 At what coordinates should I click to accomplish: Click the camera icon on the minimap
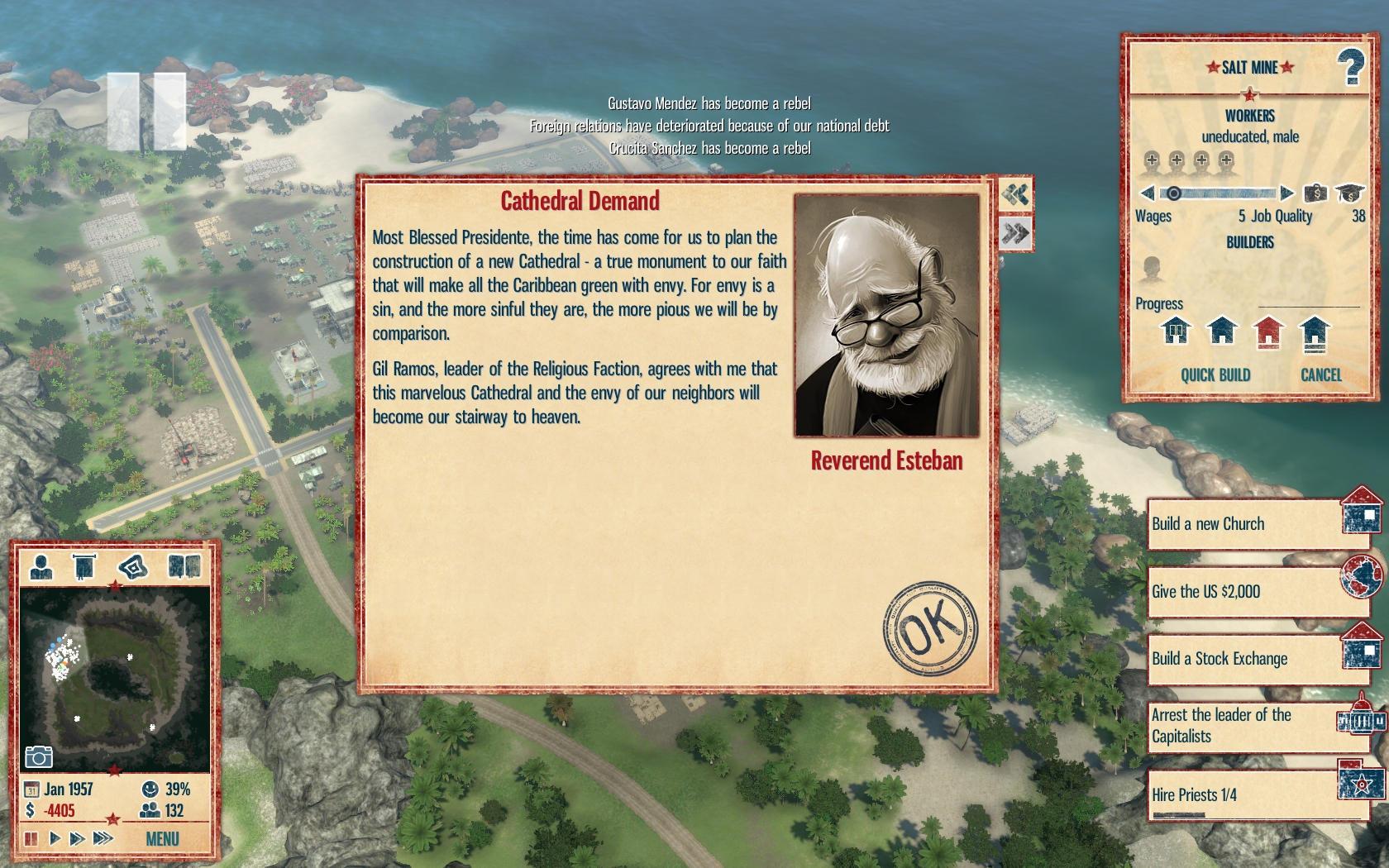[39, 756]
